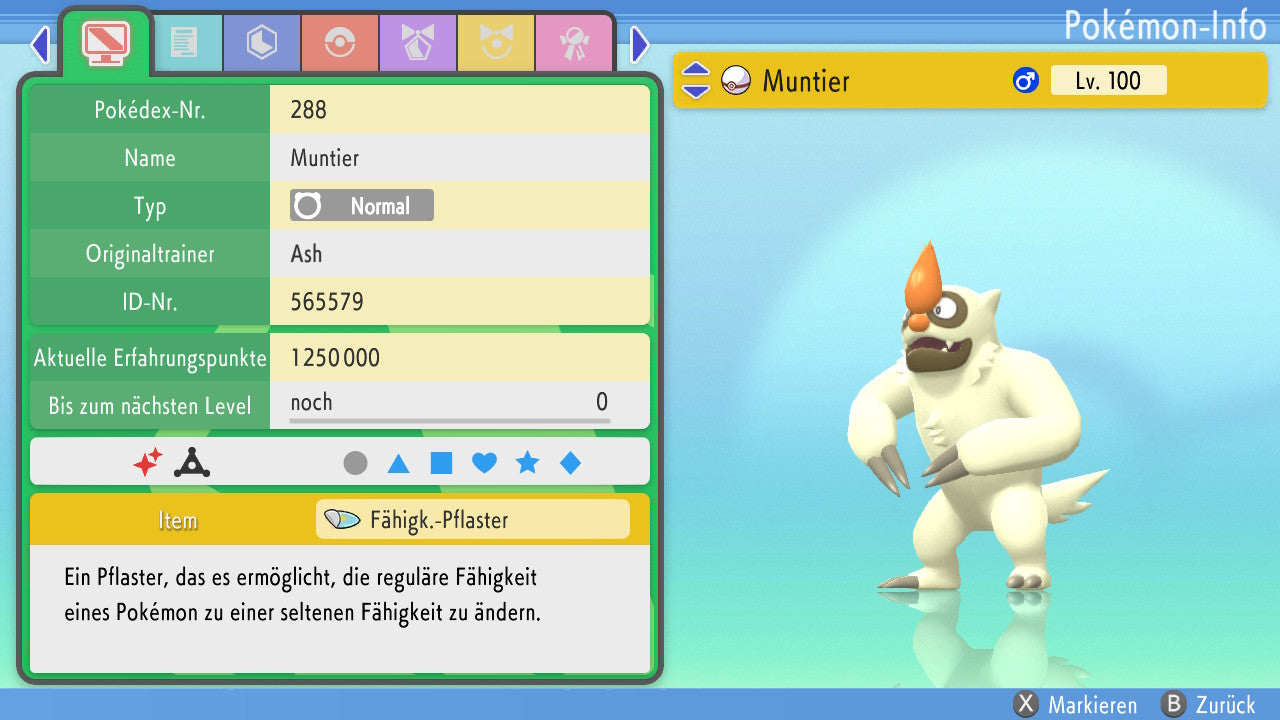Screen dimensions: 1280x720
Task: Toggle the diamond marking
Action: click(570, 463)
